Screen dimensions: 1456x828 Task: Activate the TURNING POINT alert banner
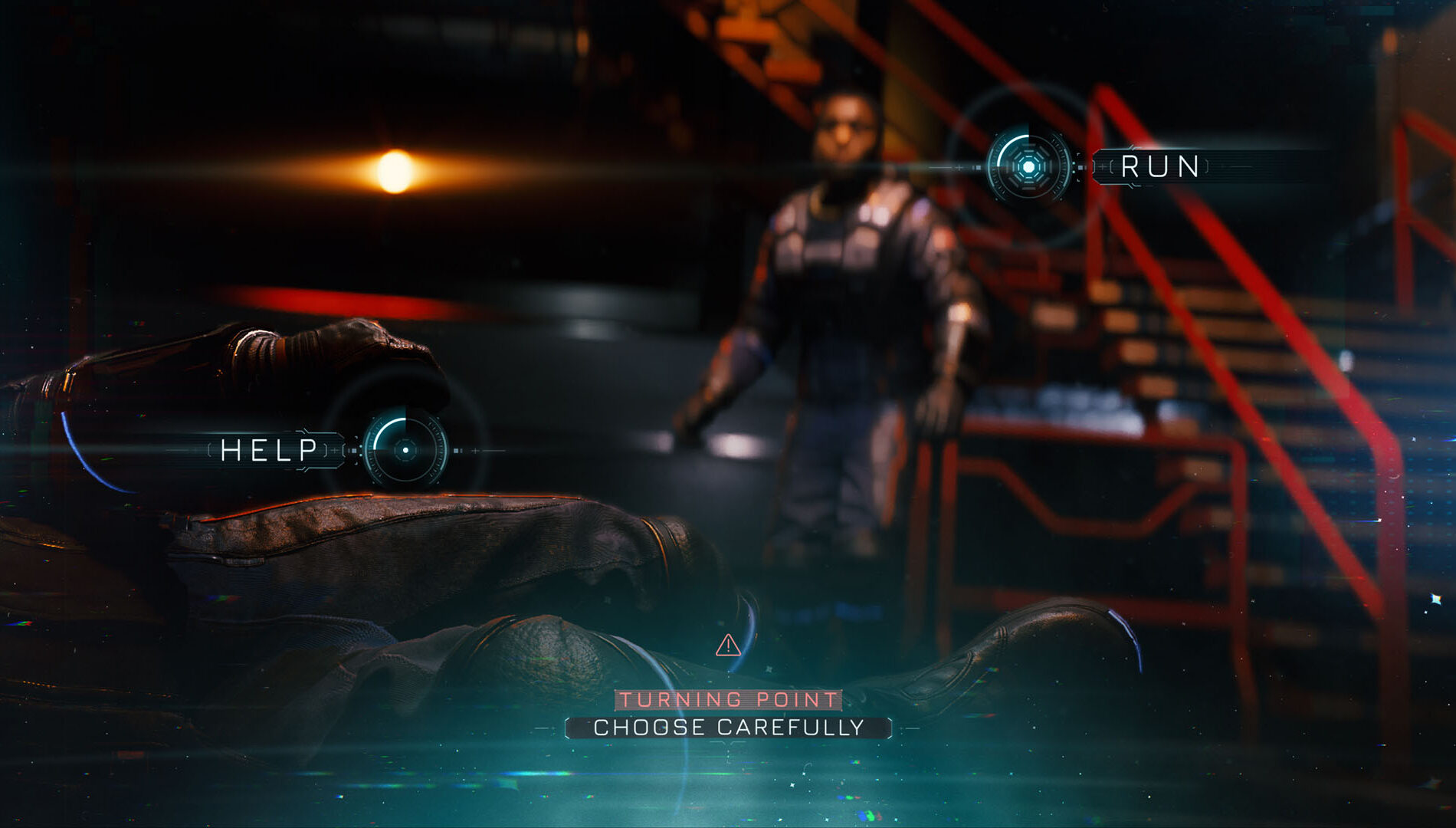coord(726,700)
